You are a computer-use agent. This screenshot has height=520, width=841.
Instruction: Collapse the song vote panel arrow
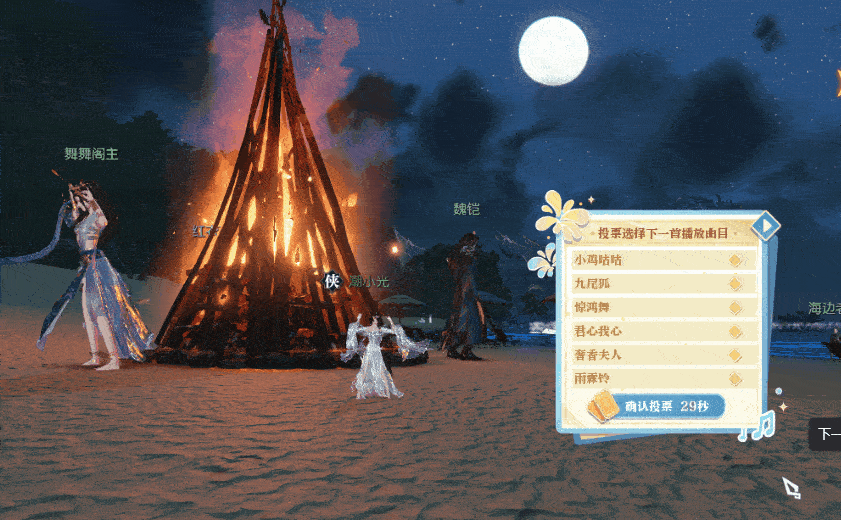coord(766,228)
